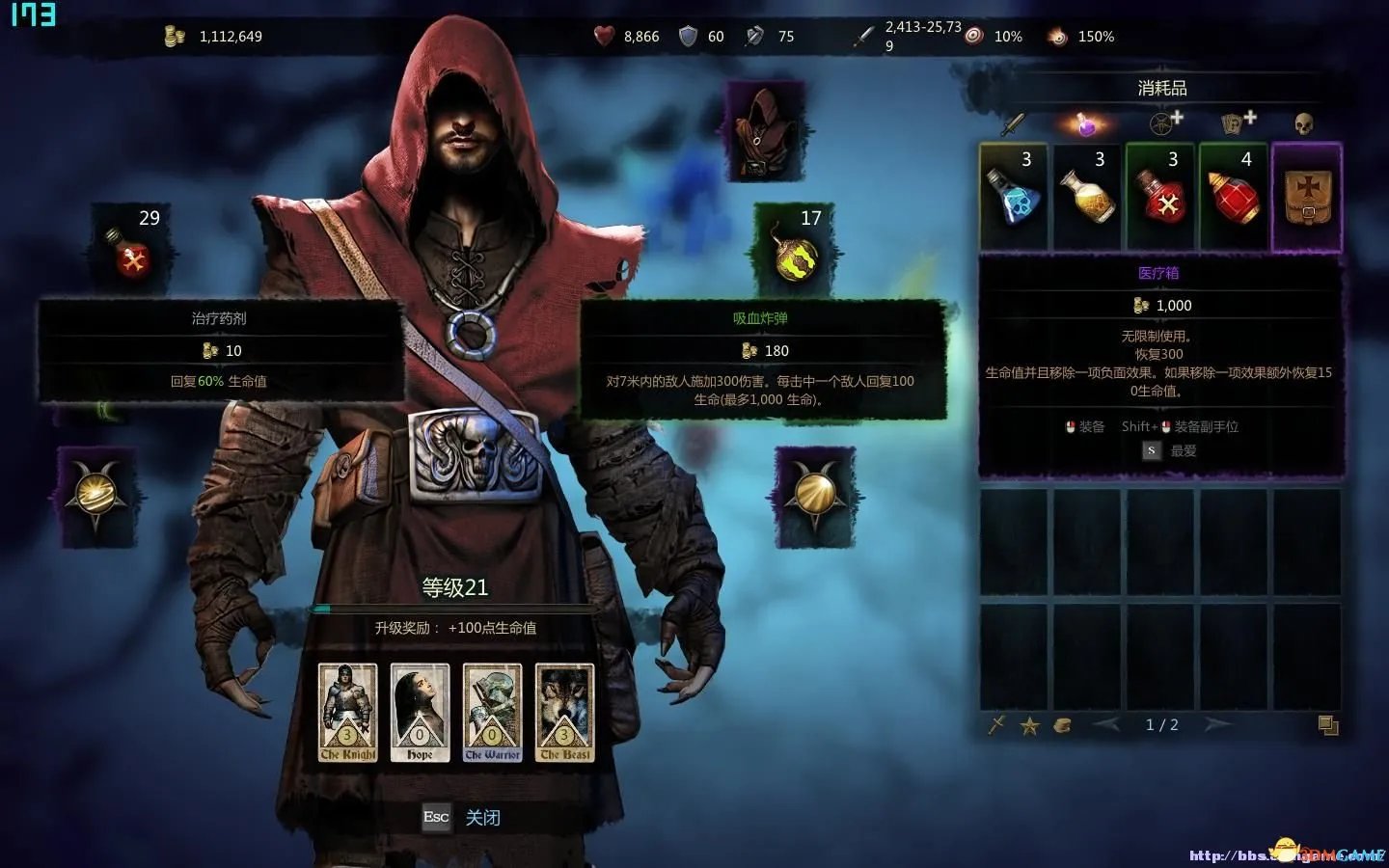Viewport: 1389px width, 868px height.
Task: Choose the Hope tarot card
Action: click(420, 713)
